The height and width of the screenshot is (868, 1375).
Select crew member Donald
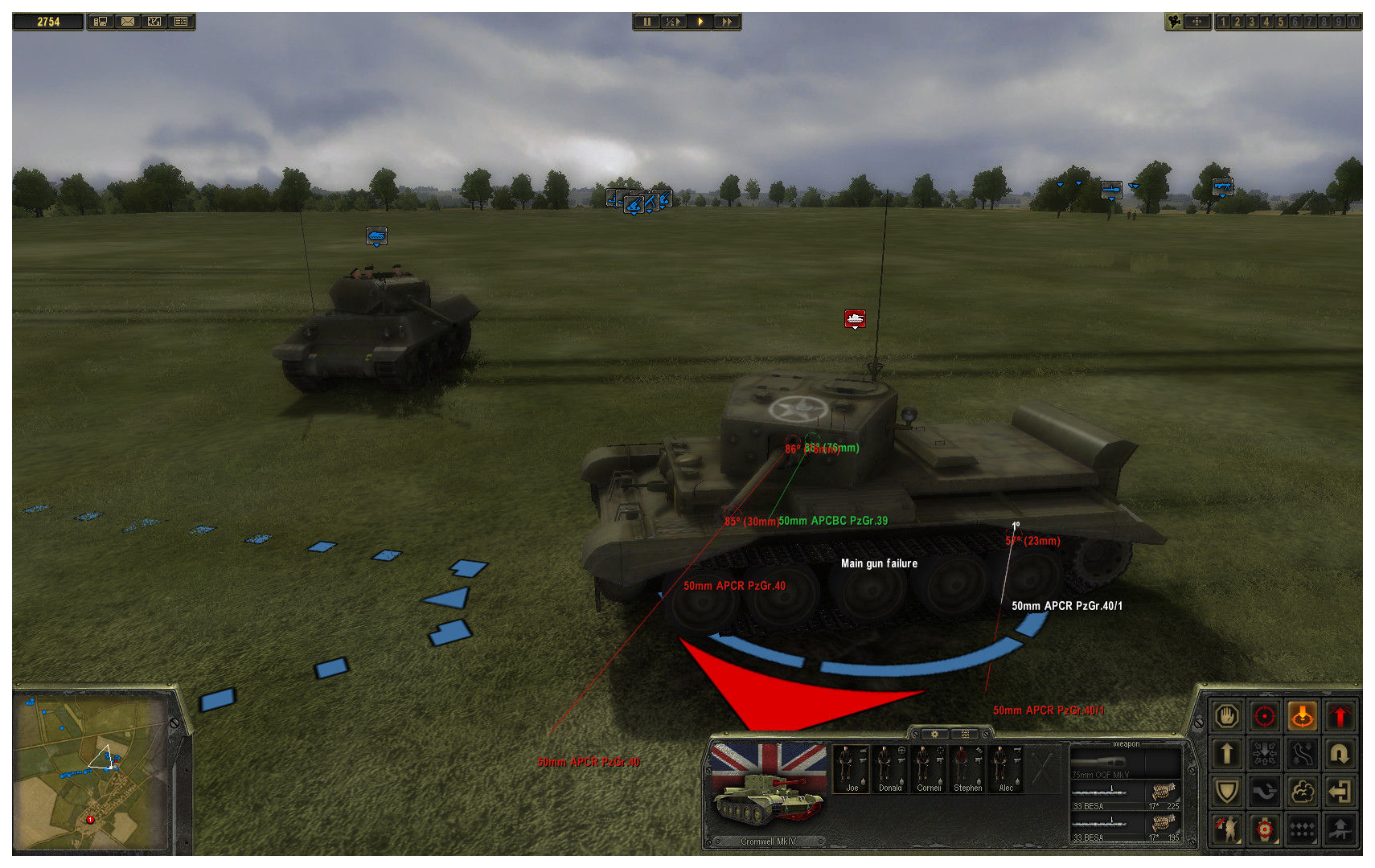click(x=890, y=768)
